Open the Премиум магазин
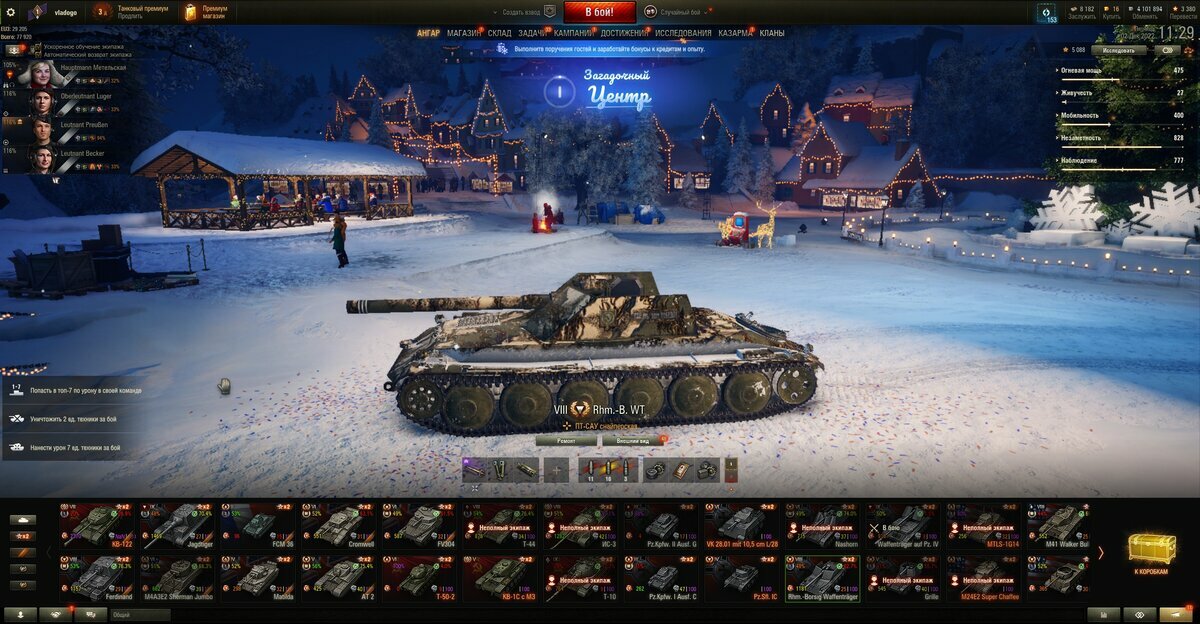 207,12
